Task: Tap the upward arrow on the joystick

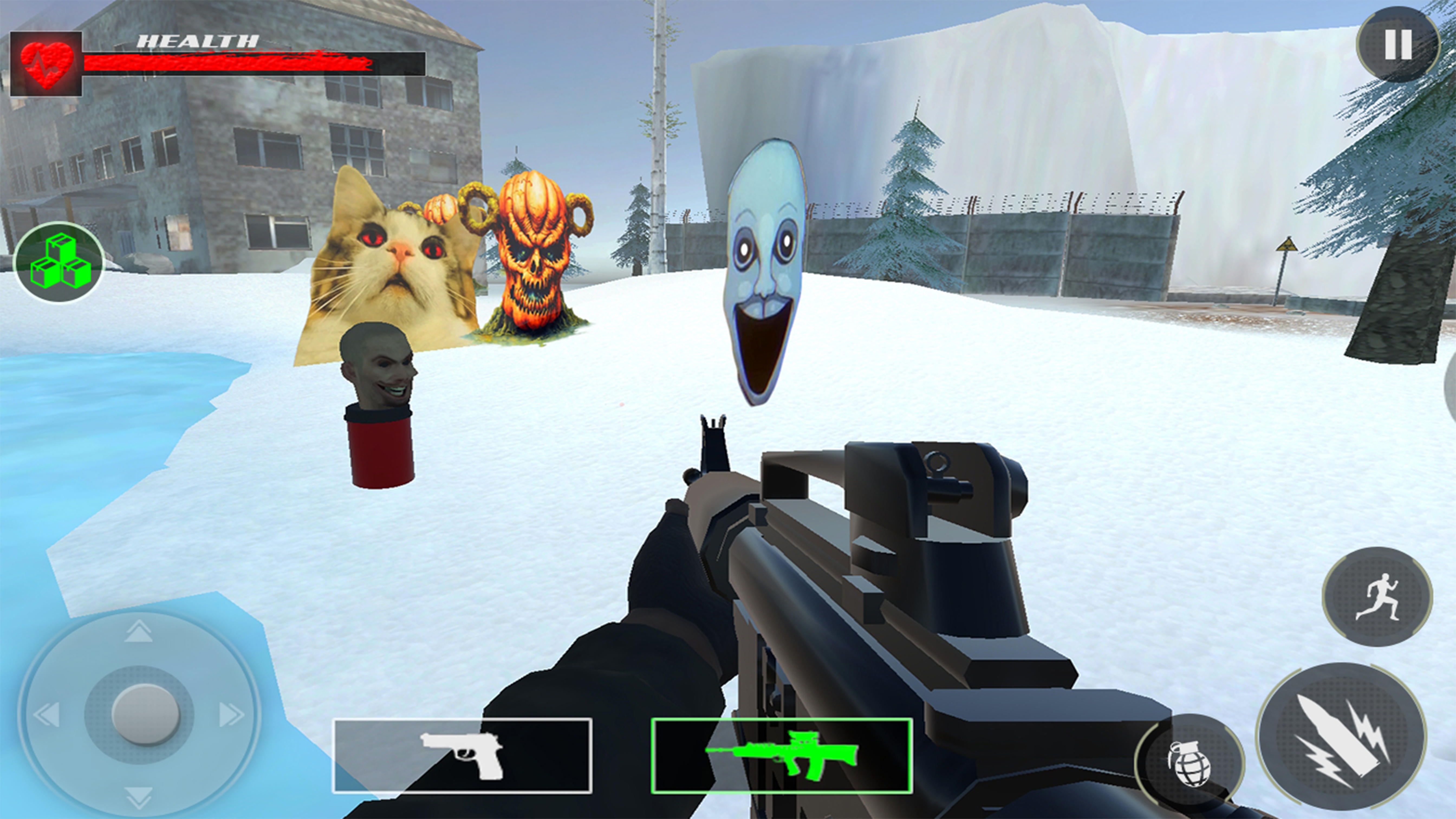Action: [x=138, y=632]
